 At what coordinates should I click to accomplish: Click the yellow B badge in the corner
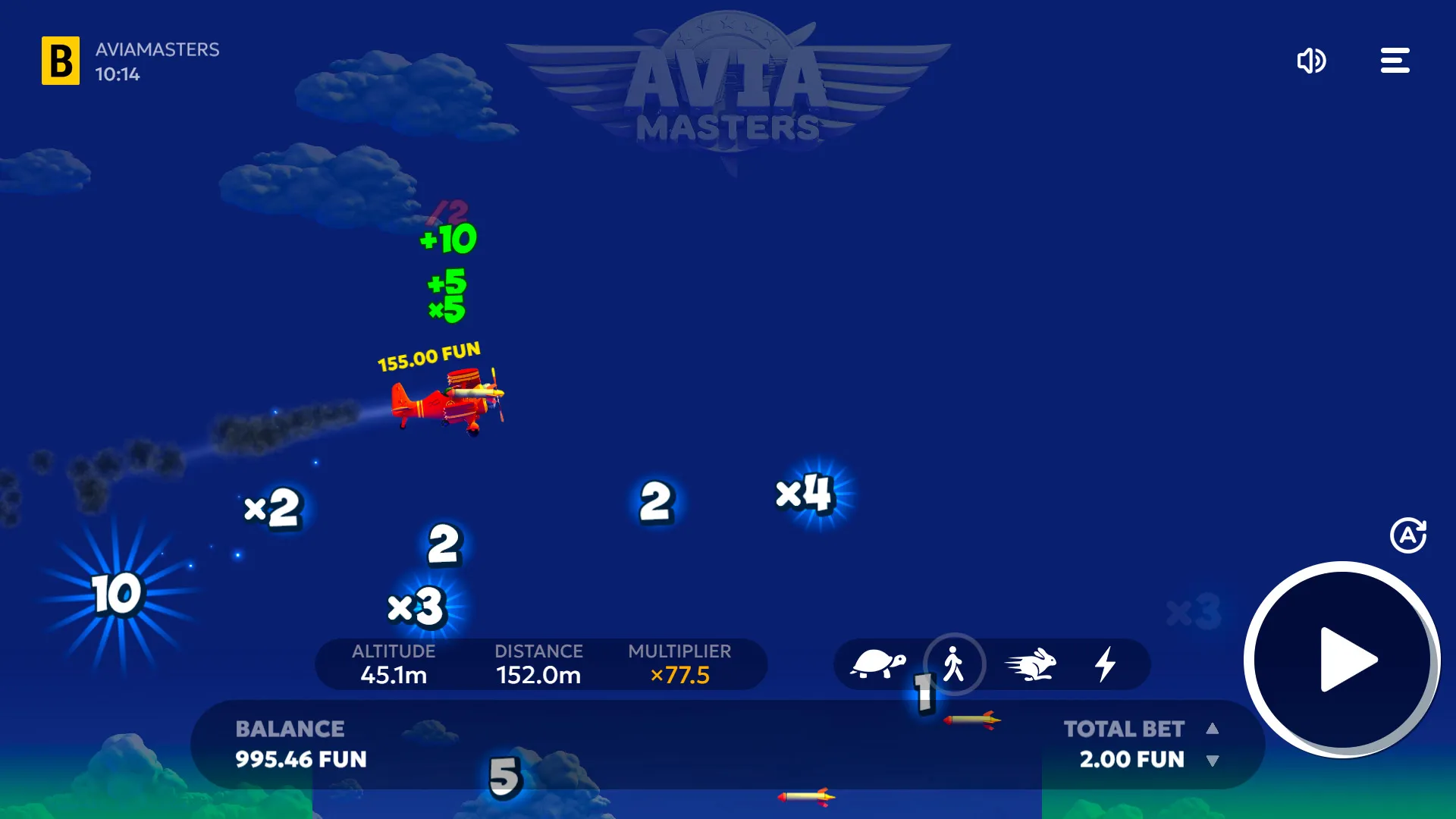tap(61, 61)
